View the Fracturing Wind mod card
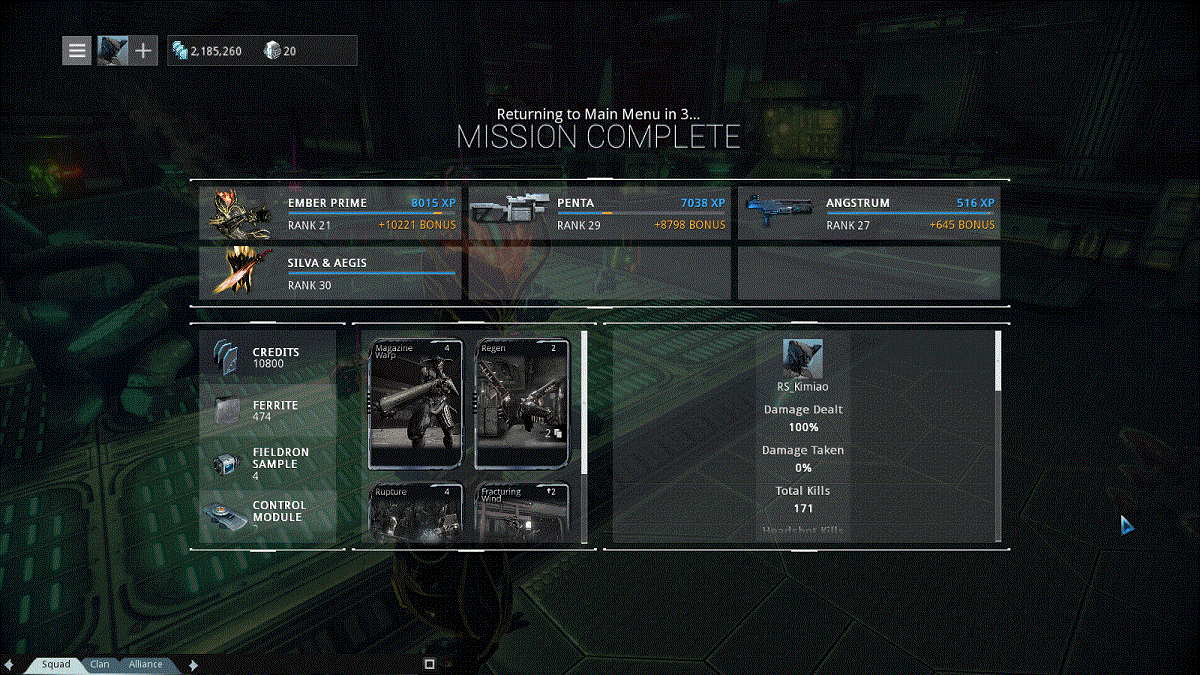The image size is (1200, 675). tap(523, 513)
